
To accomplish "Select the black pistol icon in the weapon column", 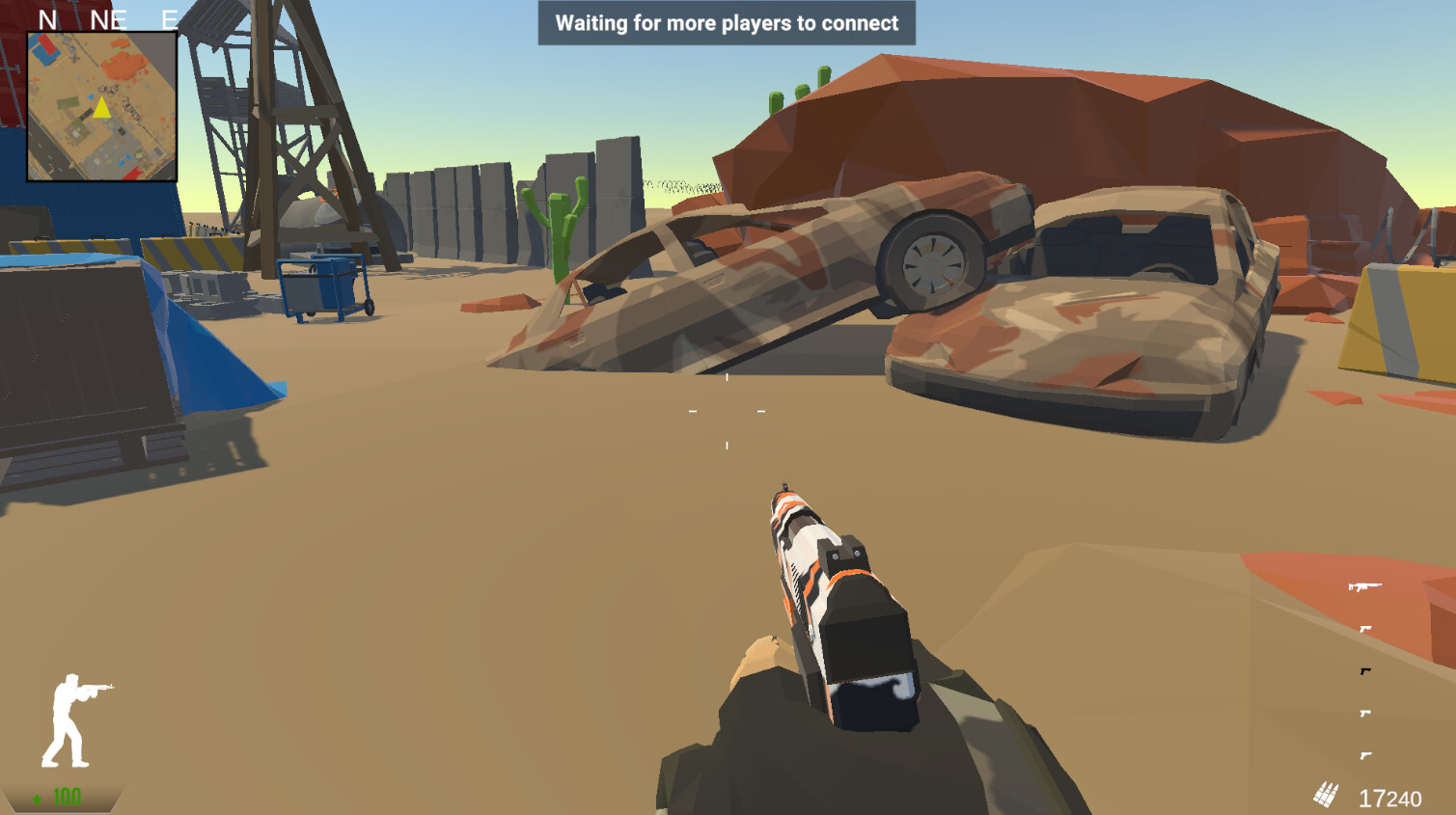I will (1364, 669).
